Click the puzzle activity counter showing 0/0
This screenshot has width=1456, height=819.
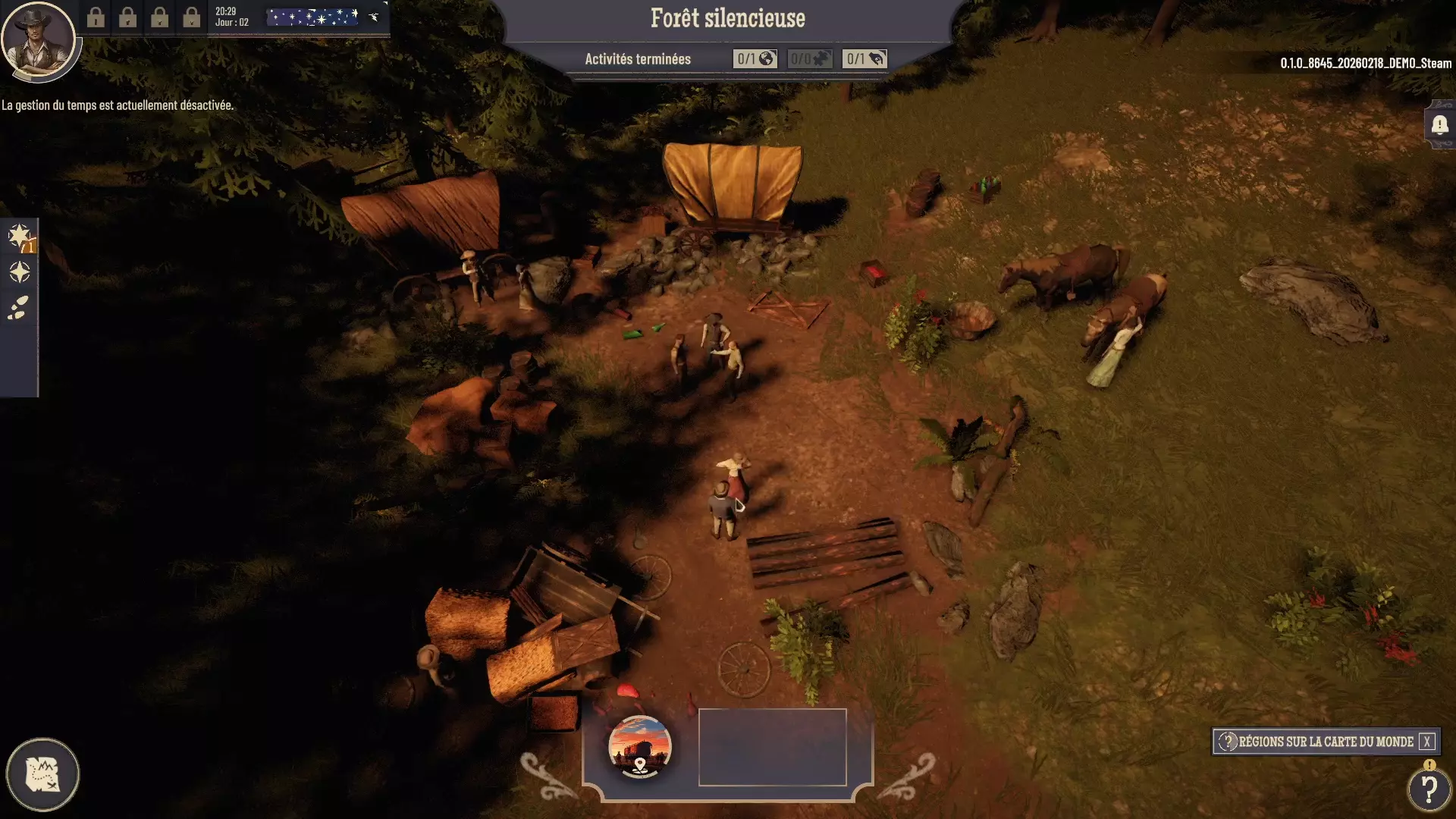point(810,58)
